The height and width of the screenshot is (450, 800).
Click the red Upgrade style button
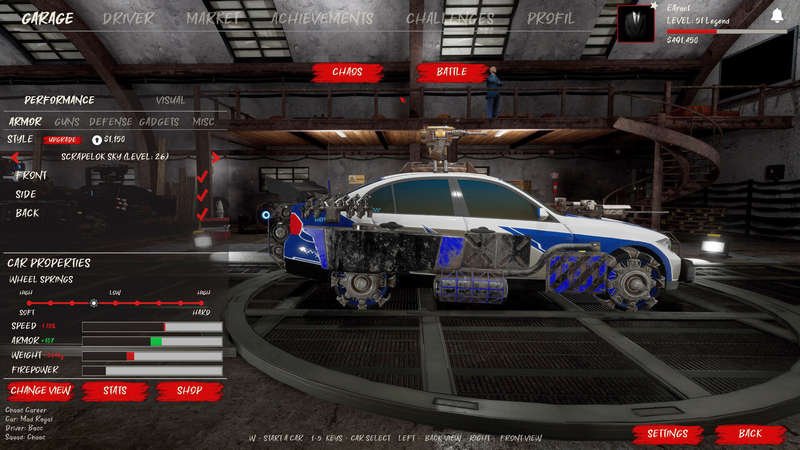[62, 139]
